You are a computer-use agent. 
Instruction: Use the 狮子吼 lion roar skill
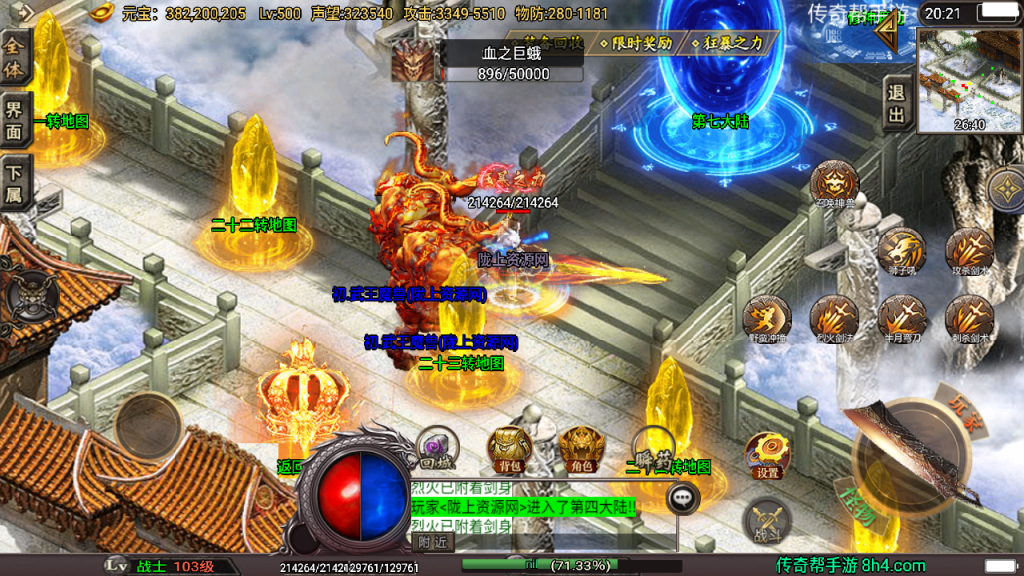900,249
